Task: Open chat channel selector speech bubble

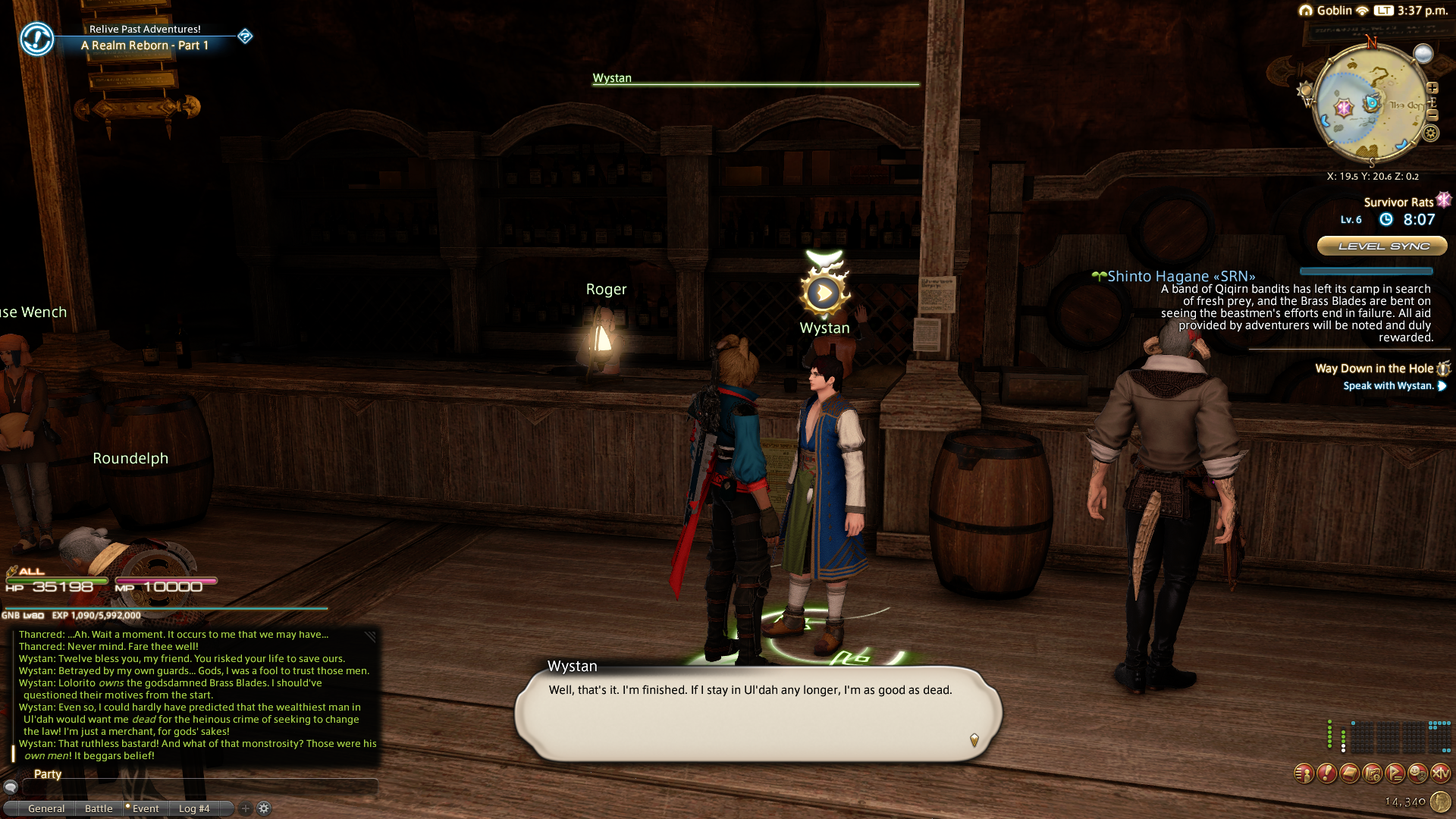Action: [x=11, y=787]
